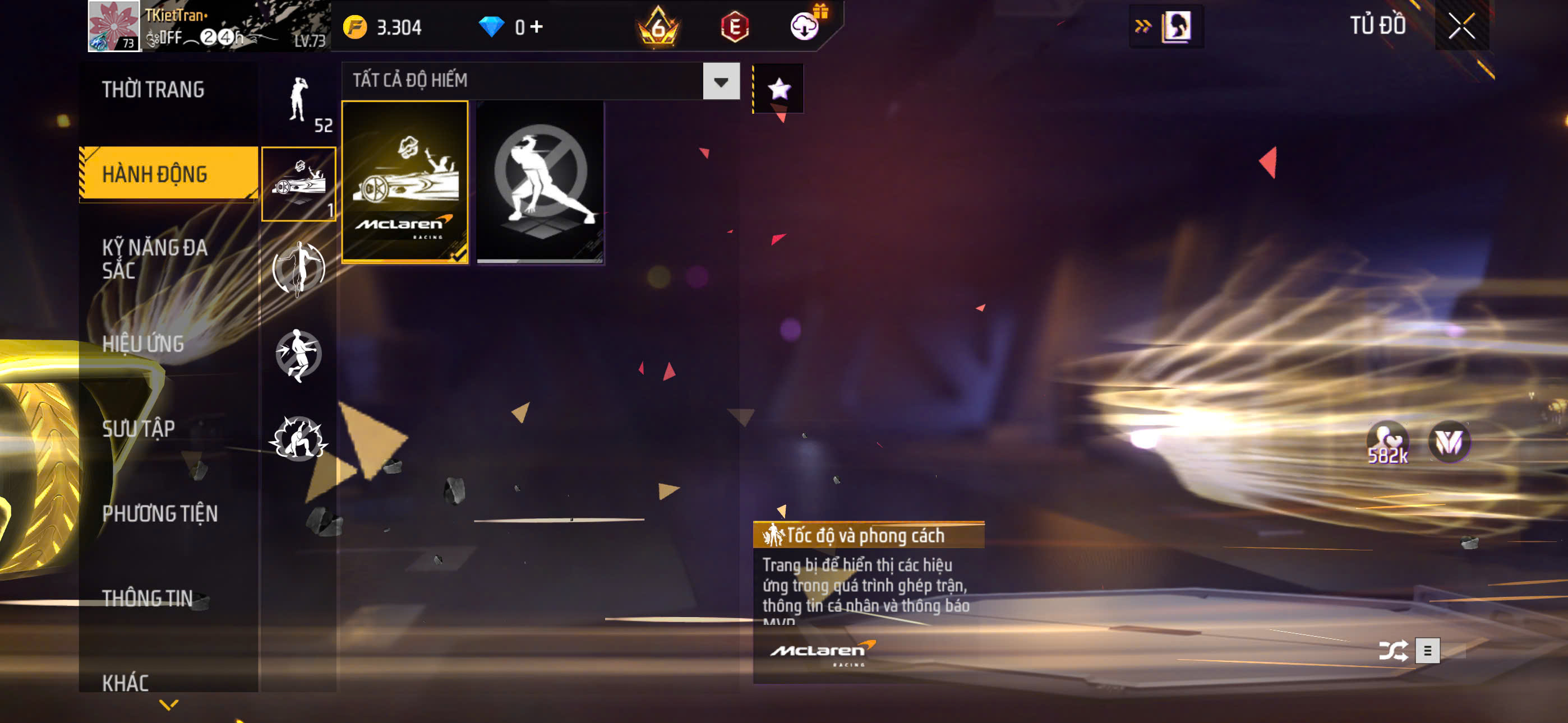Open the Thông Tin tab
The image size is (1568, 723).
(147, 598)
